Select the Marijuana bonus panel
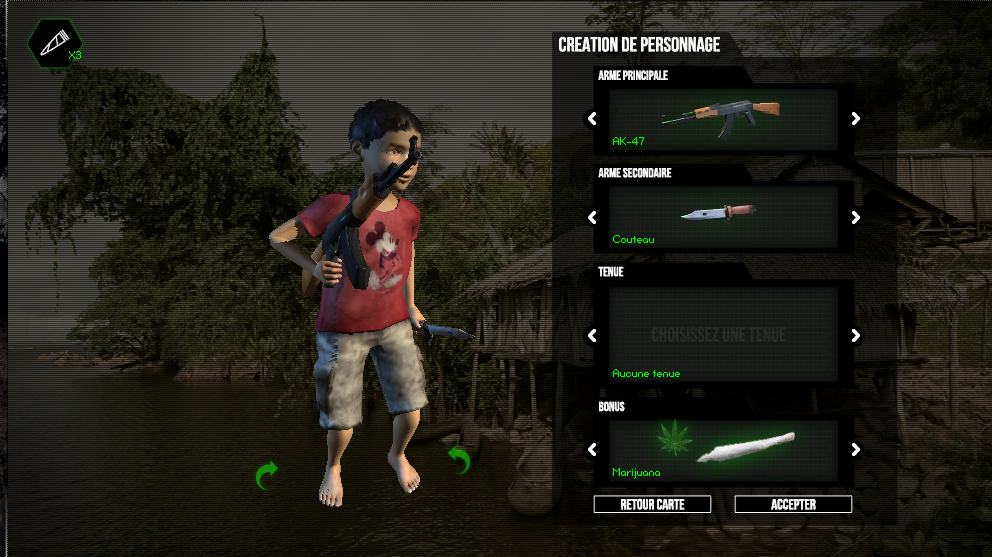992x557 pixels. [724, 450]
